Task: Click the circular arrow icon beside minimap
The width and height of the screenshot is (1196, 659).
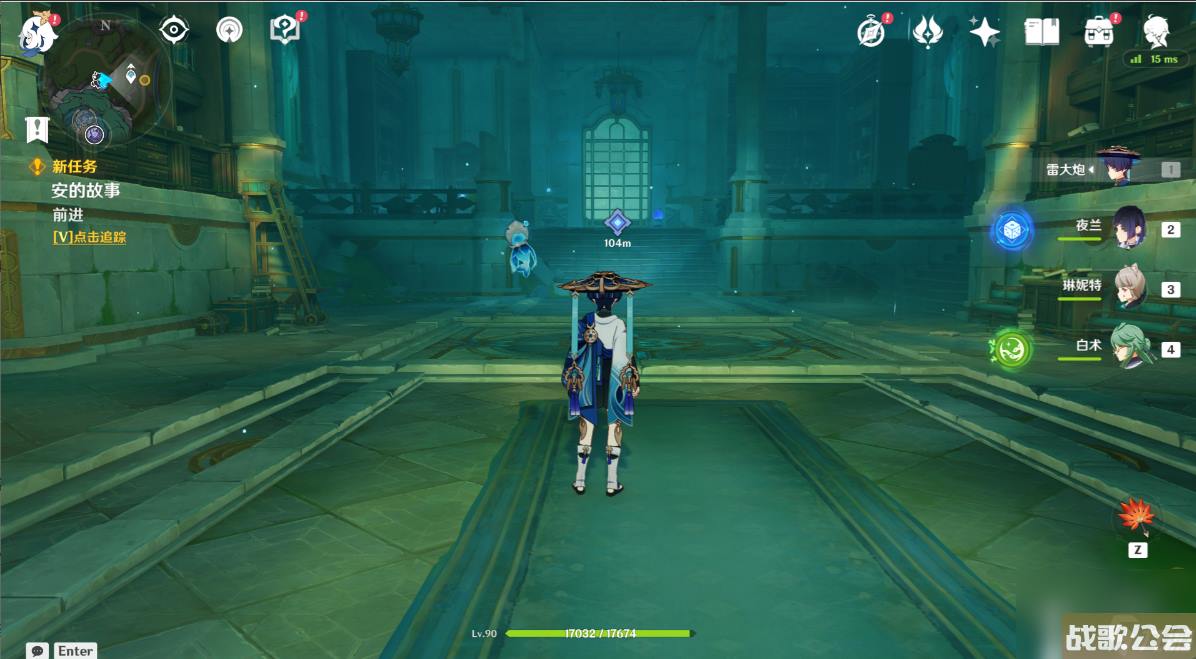Action: (230, 30)
